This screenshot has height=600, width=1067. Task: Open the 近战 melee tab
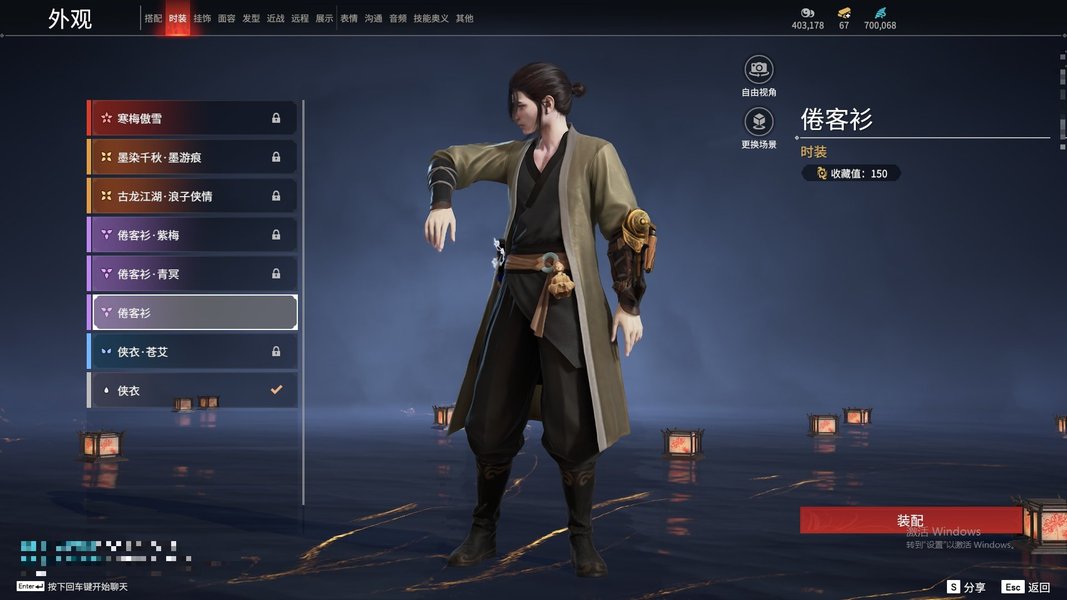(x=276, y=18)
